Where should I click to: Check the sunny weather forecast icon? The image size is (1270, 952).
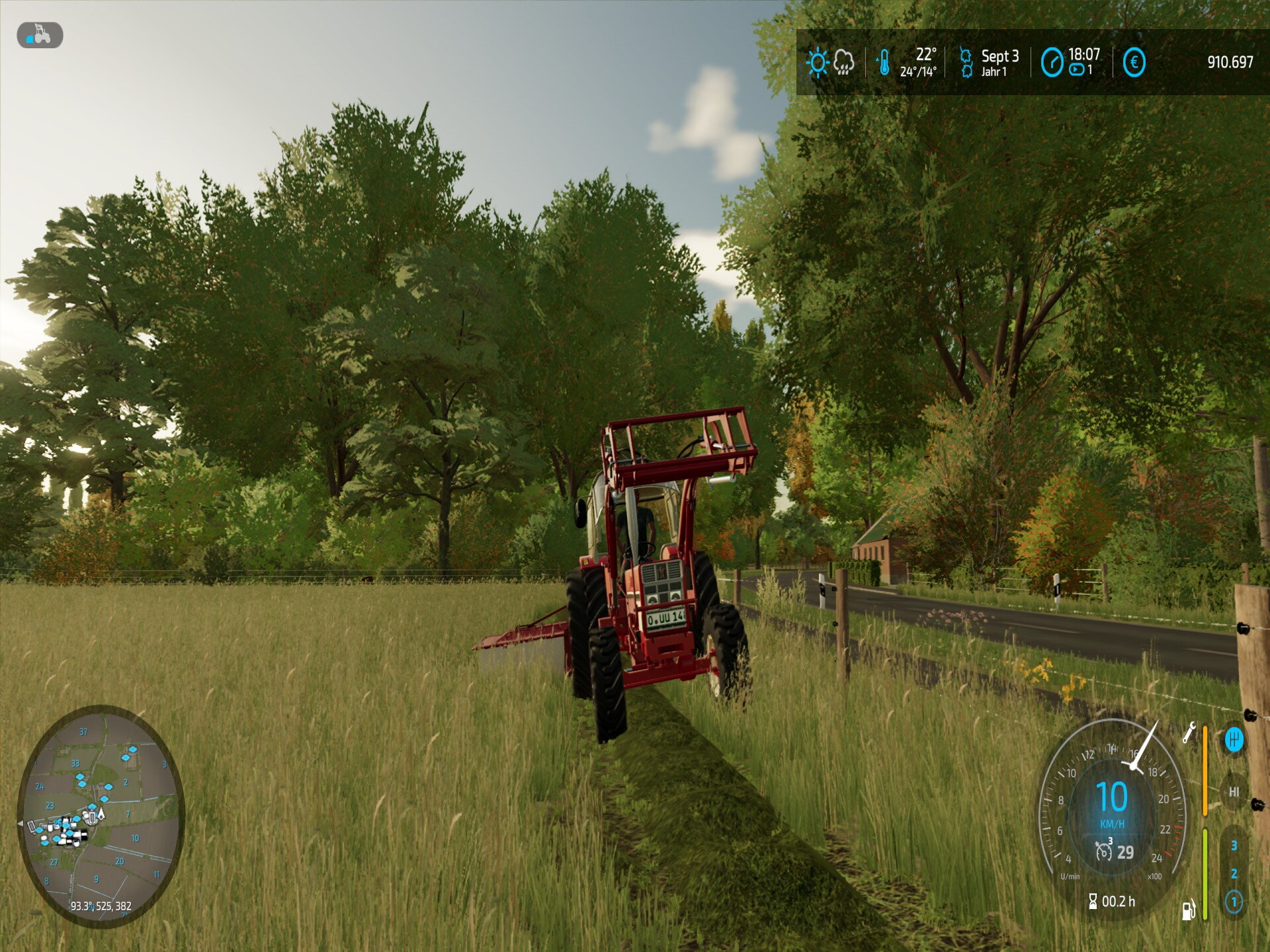818,63
